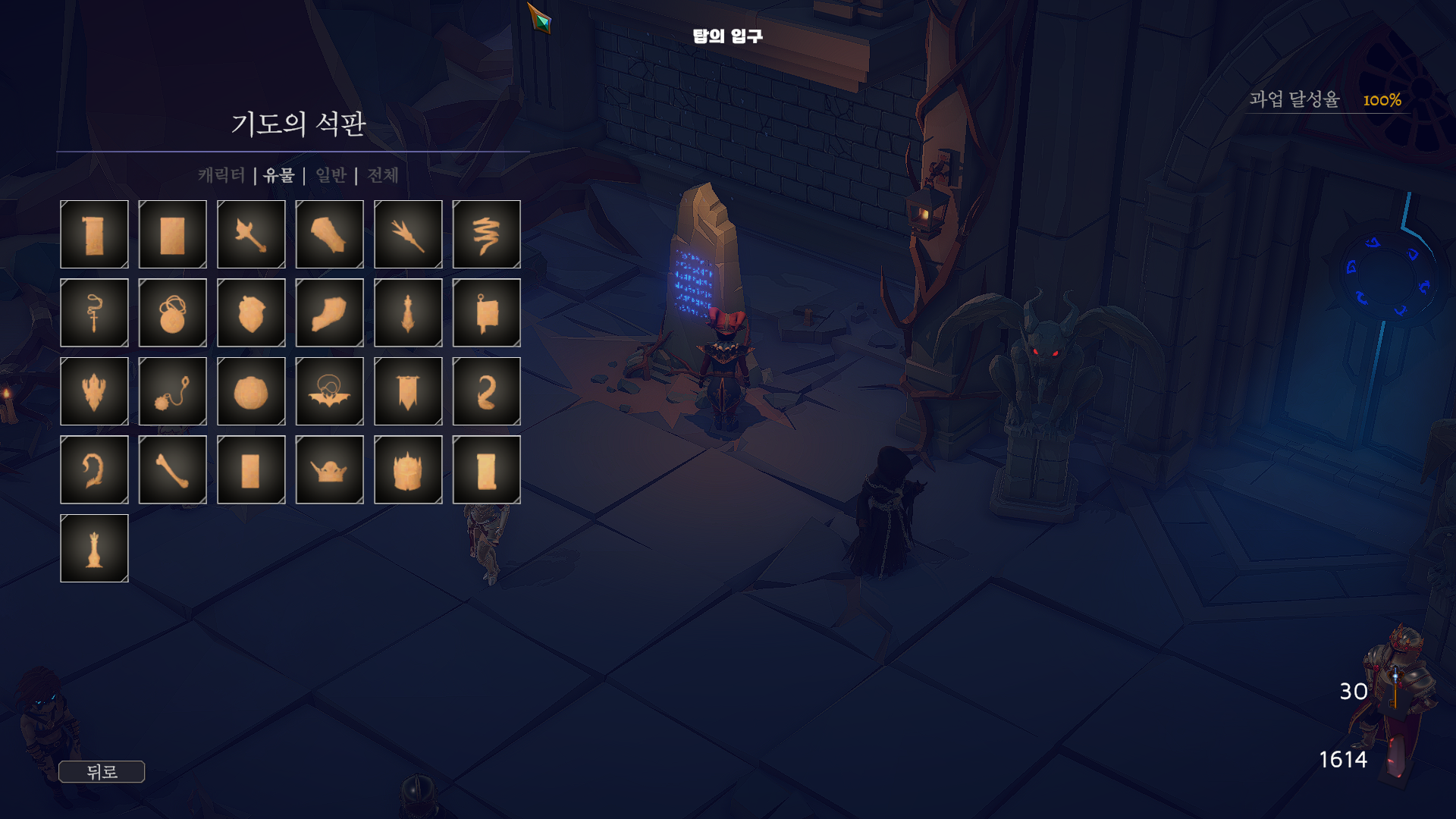The width and height of the screenshot is (1456, 819).
Task: Choose the gauntlet relic slot
Action: coord(329,234)
